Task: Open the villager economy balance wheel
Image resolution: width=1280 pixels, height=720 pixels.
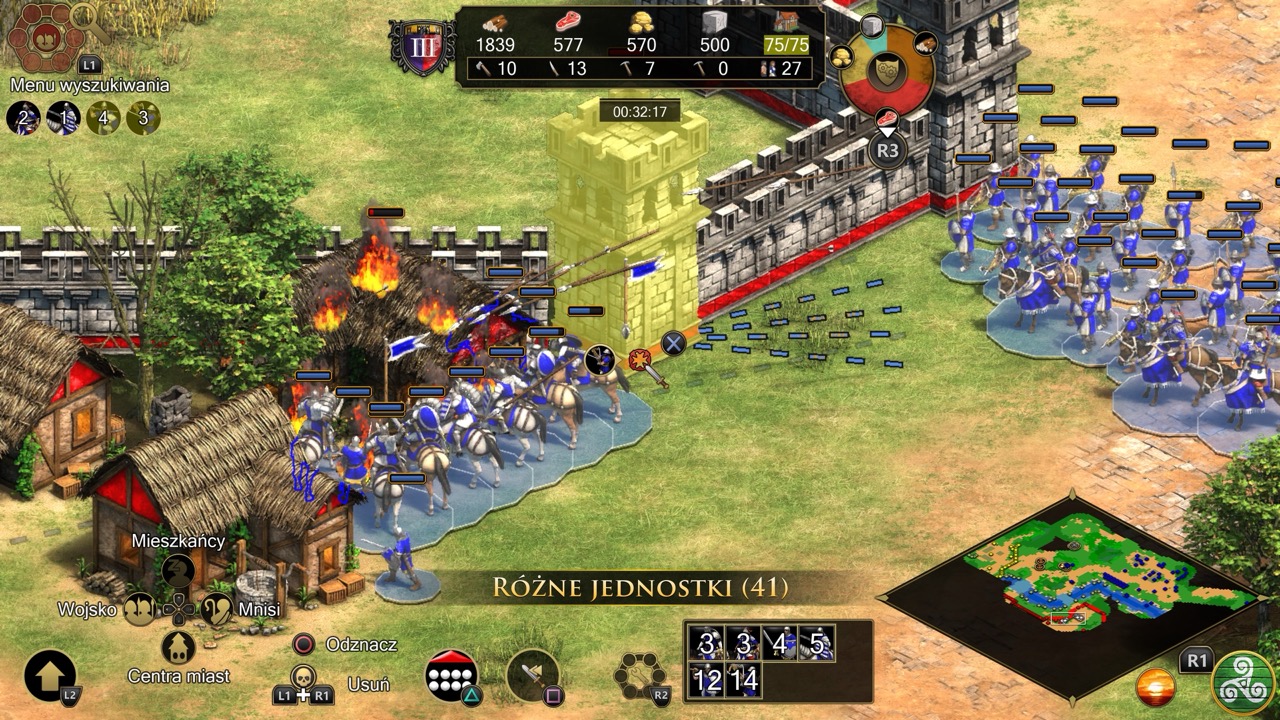Action: tap(886, 72)
